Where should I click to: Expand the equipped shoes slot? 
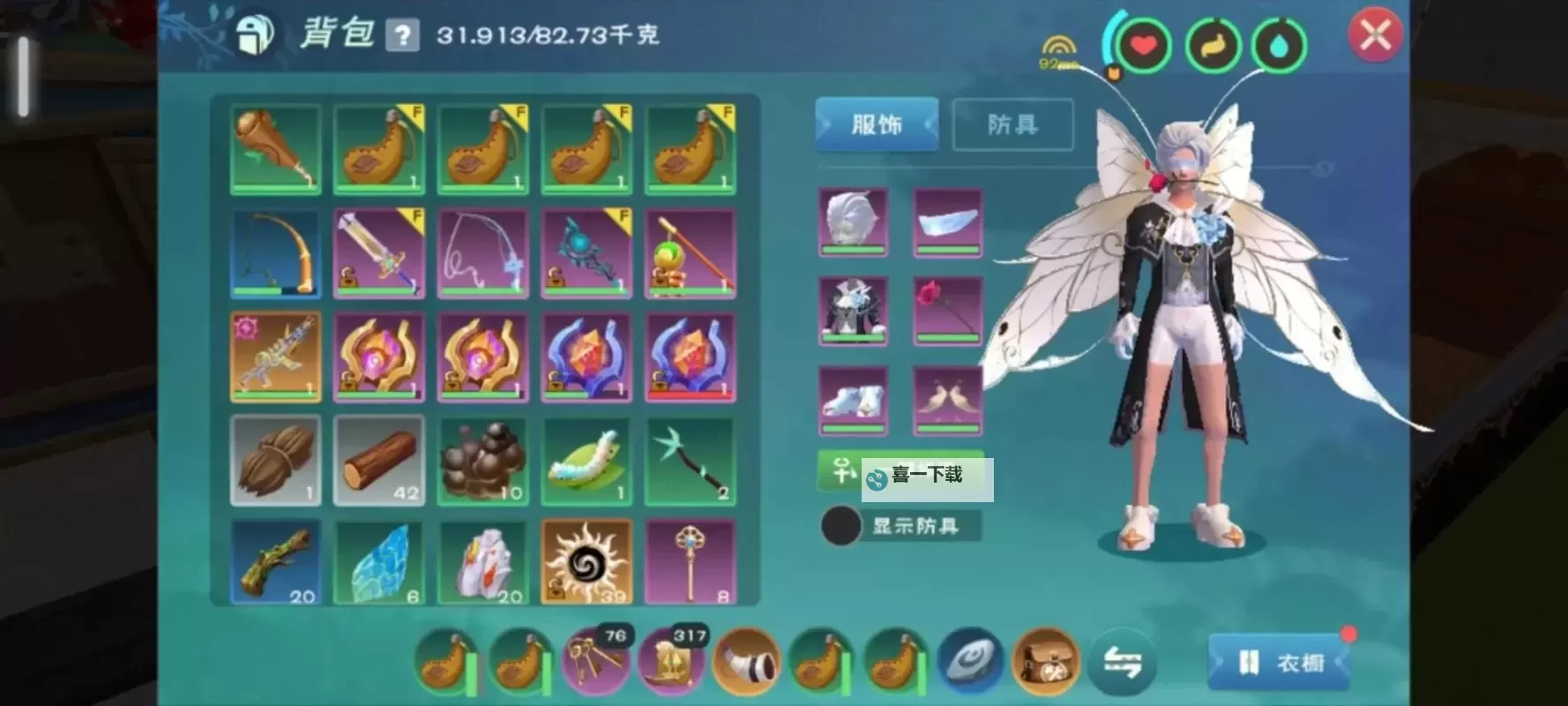[852, 399]
